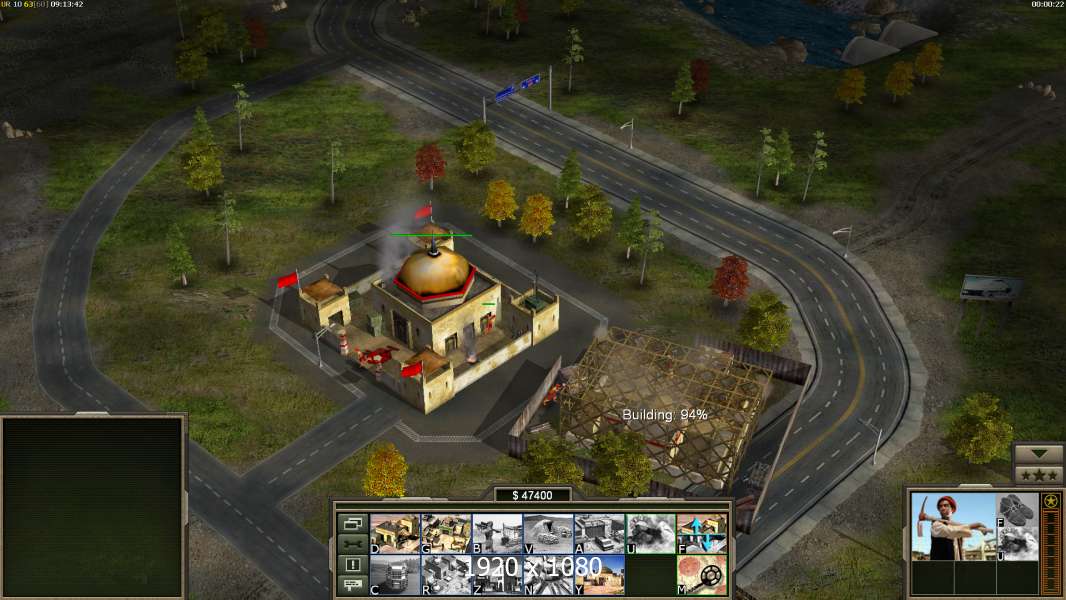Choose the building icon marked R
Image resolution: width=1066 pixels, height=600 pixels.
coord(446,575)
